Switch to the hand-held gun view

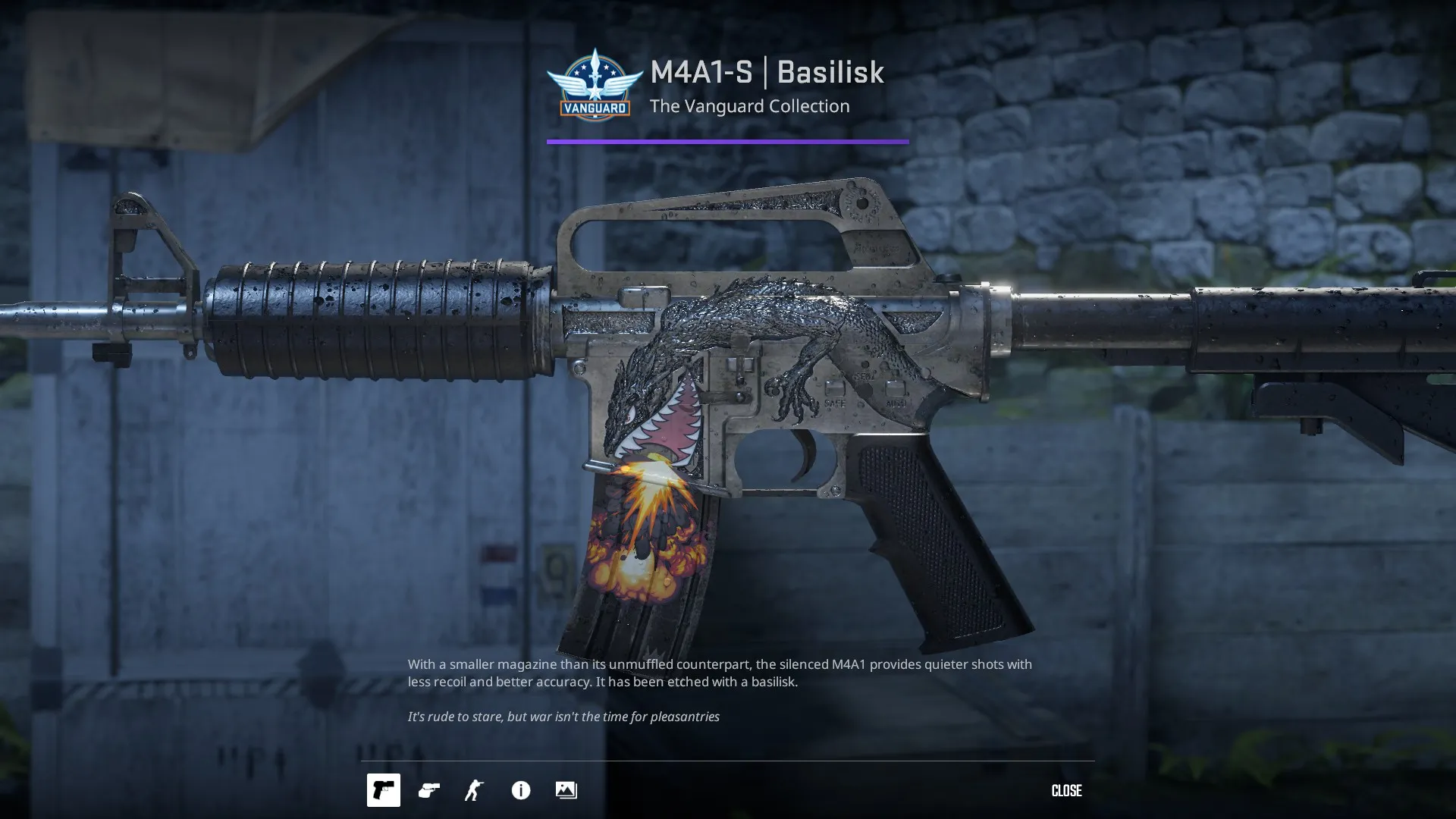[429, 790]
